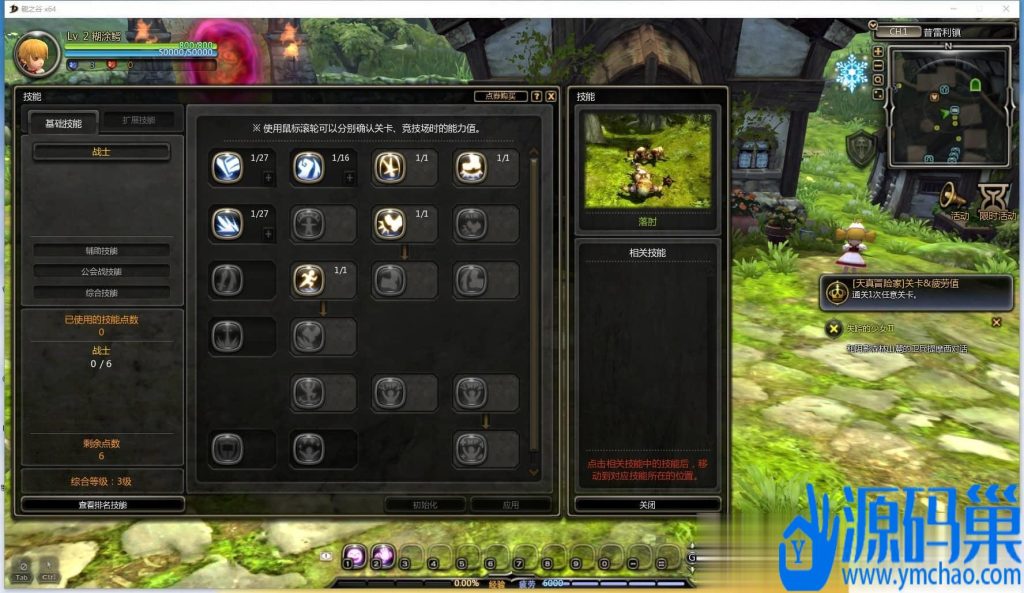Select the lit running figure skill icon
This screenshot has height=593, width=1024.
click(x=308, y=280)
